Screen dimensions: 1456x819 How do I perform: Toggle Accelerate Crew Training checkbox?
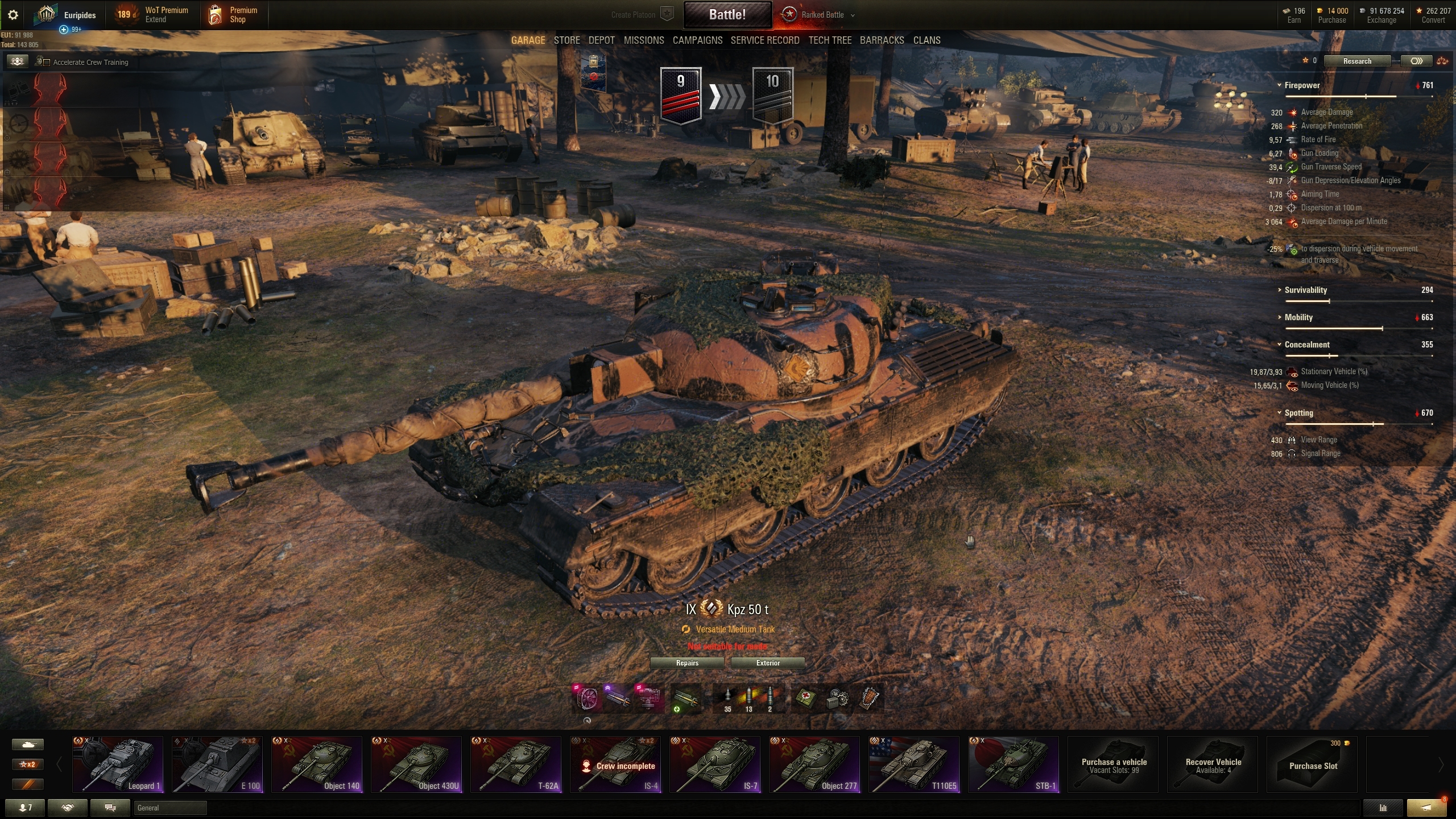47,63
